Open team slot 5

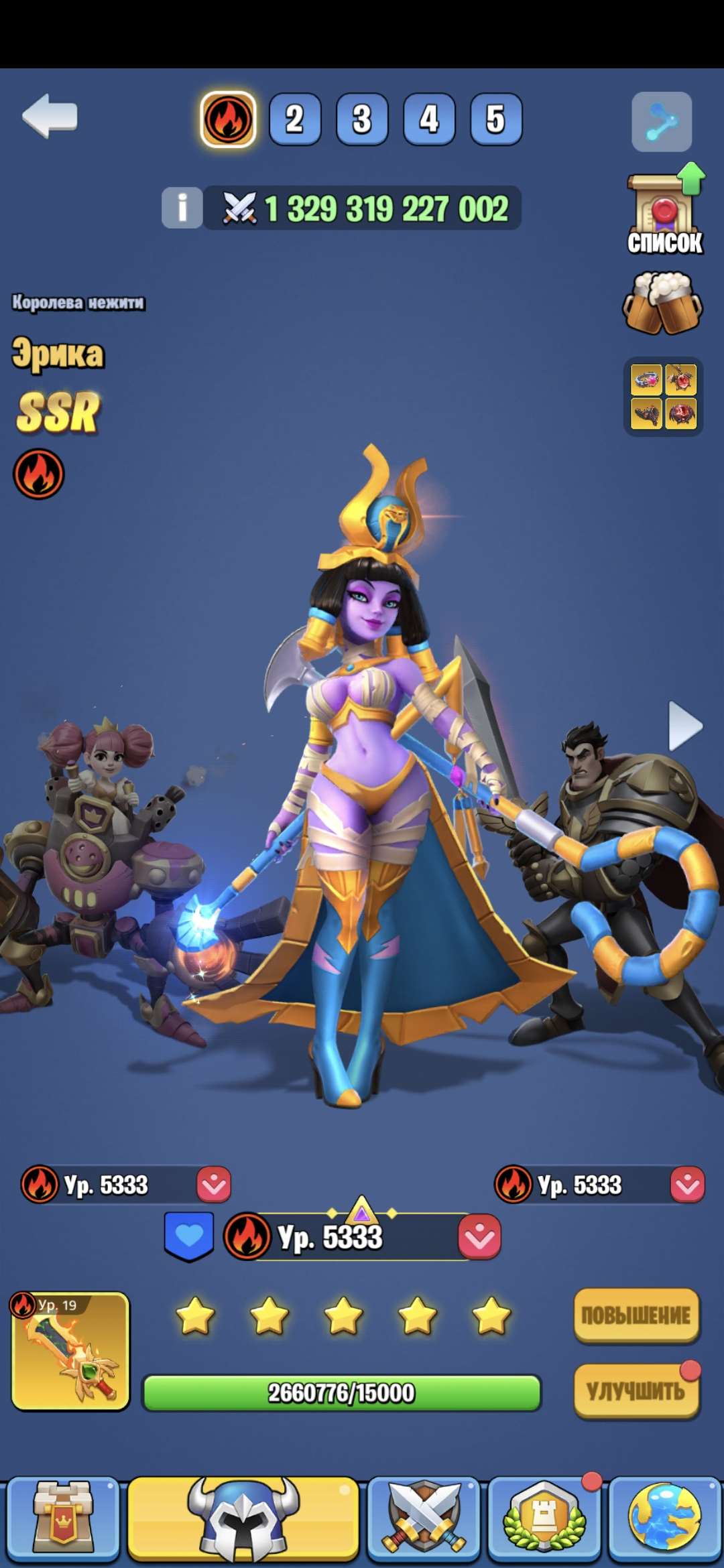pyautogui.click(x=496, y=119)
